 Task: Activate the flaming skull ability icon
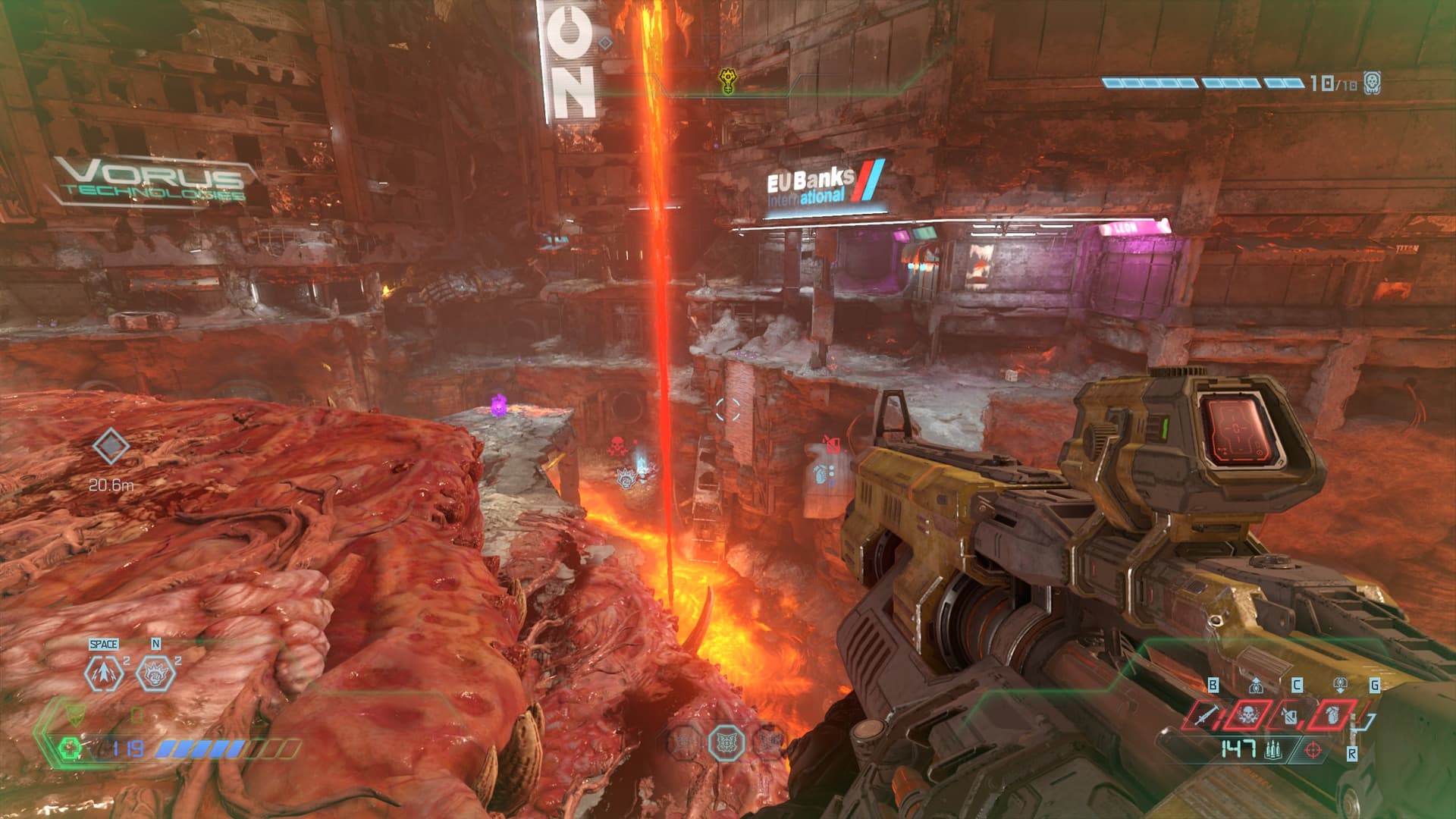[151, 672]
